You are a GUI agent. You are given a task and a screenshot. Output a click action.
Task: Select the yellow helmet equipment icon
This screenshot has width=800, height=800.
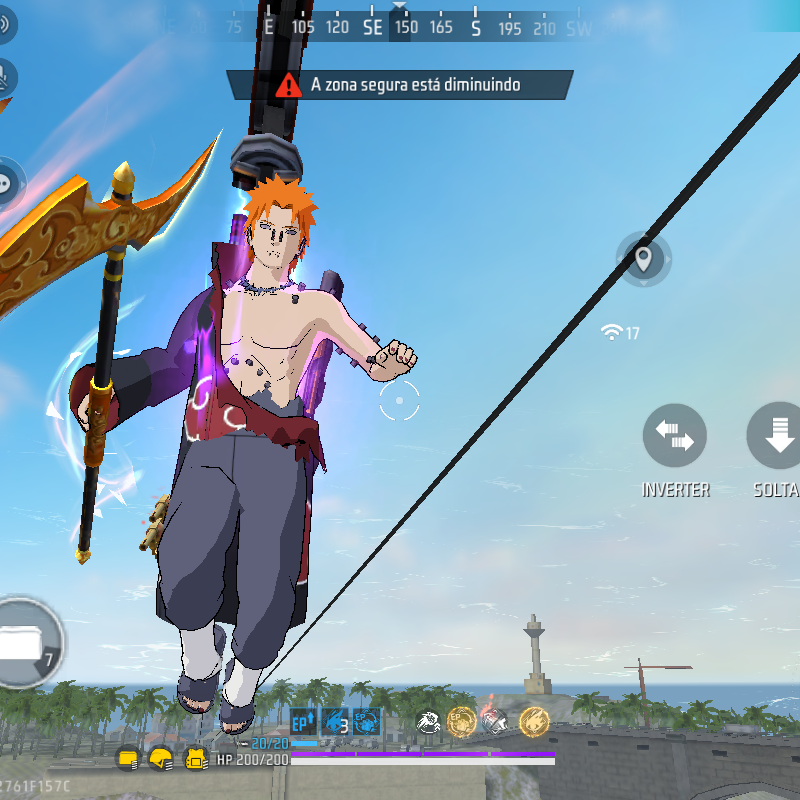click(x=161, y=759)
